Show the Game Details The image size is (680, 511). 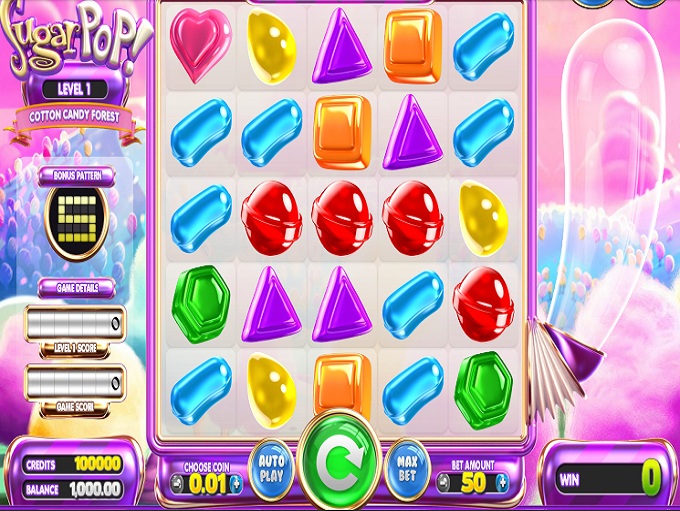(x=77, y=287)
